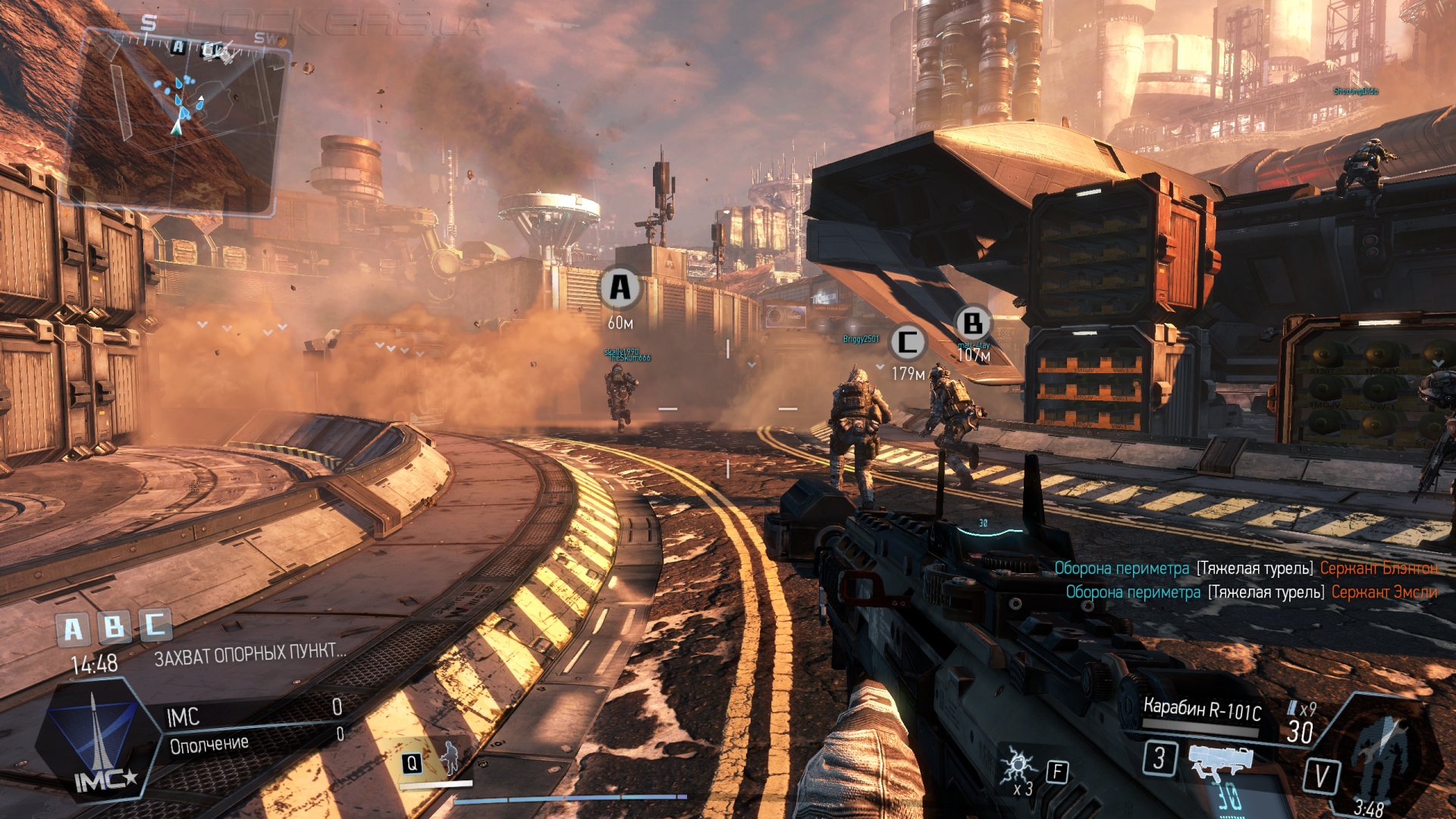Select hardpoint A waypoint marker showing 60м
Image resolution: width=1456 pixels, height=819 pixels.
click(x=620, y=288)
